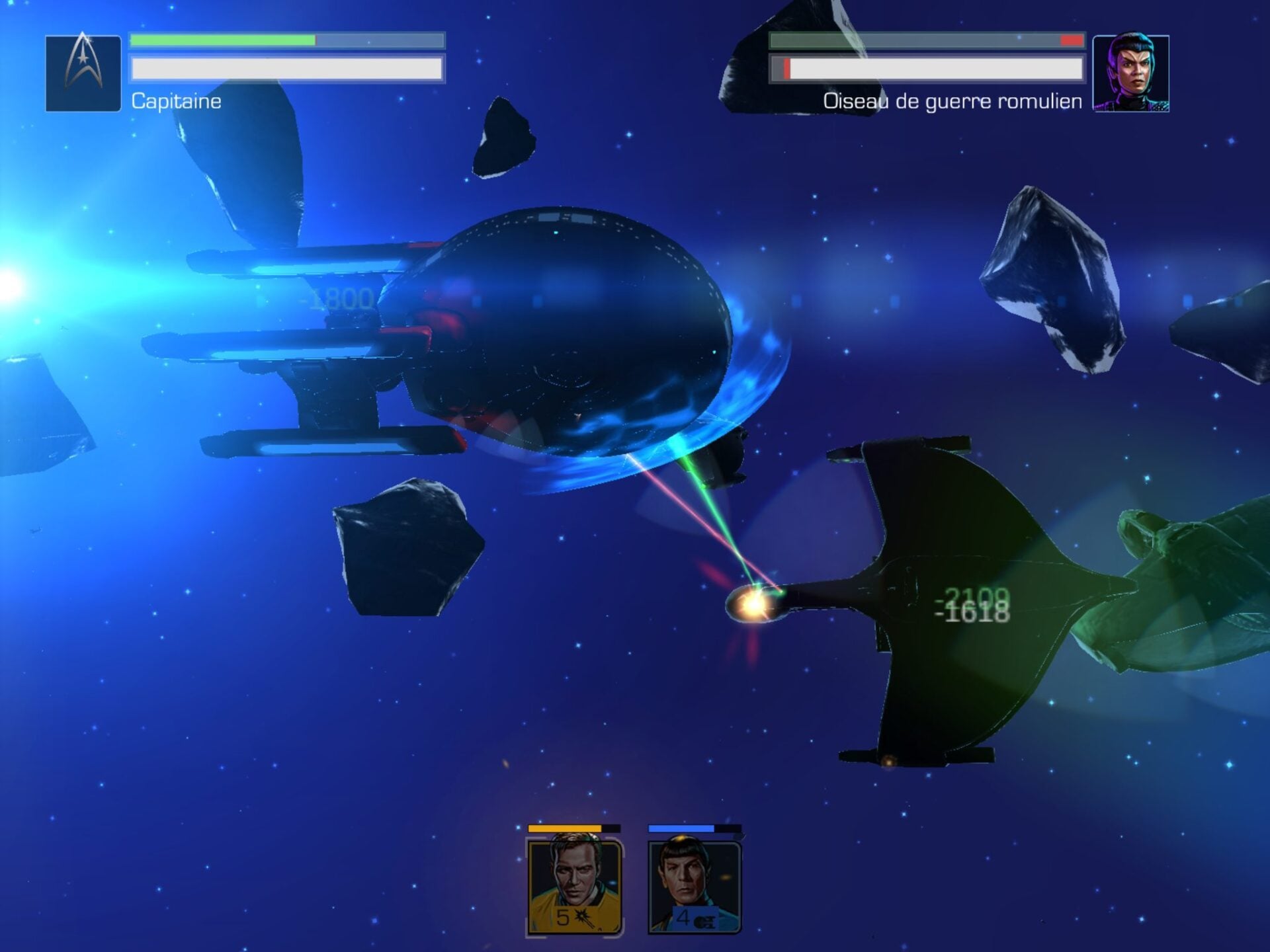Select the Starfleet insignia player portrait
The image size is (1270, 952).
tap(83, 73)
